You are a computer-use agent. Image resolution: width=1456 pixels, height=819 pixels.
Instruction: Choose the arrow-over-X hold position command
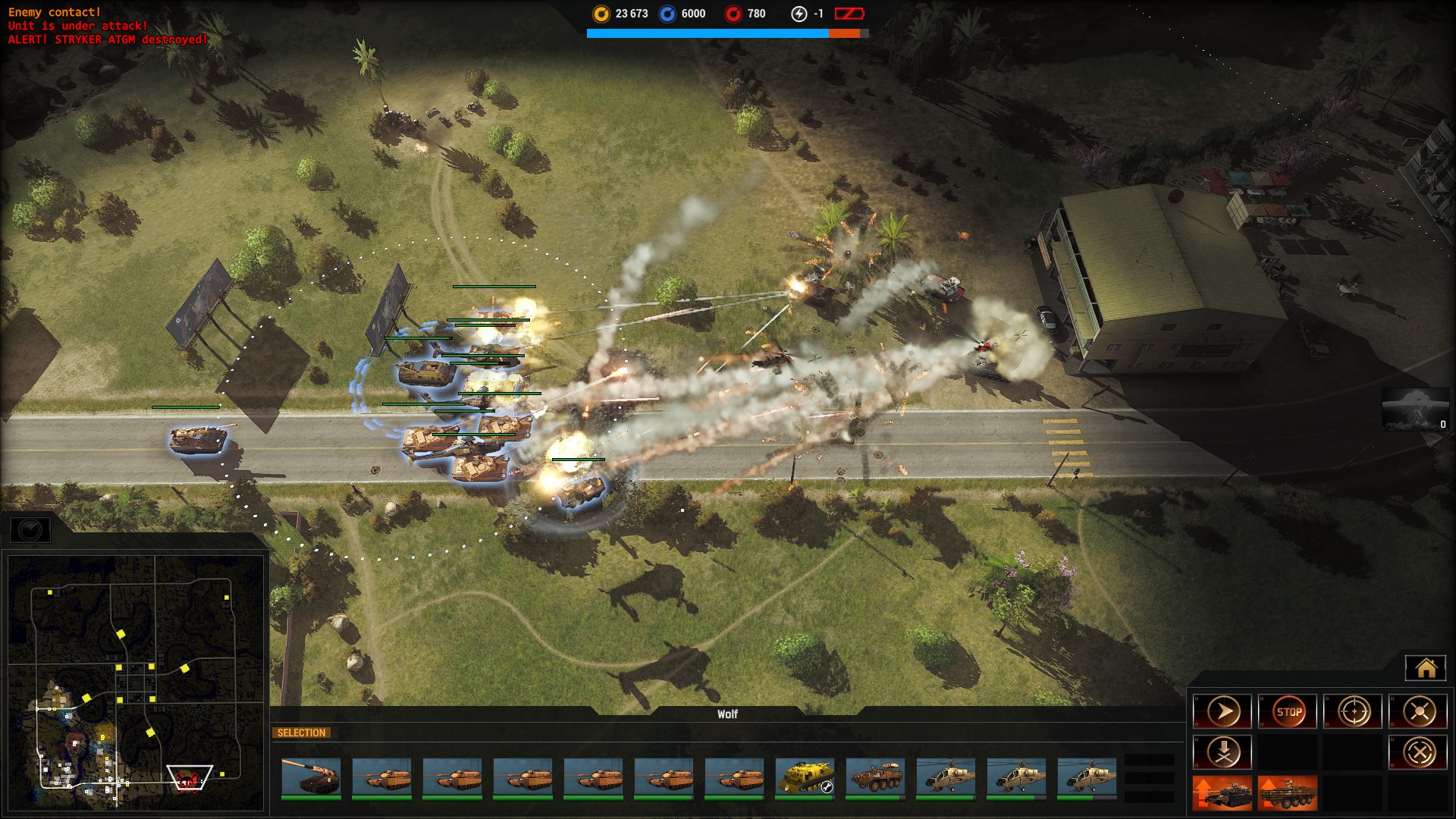point(1222,753)
